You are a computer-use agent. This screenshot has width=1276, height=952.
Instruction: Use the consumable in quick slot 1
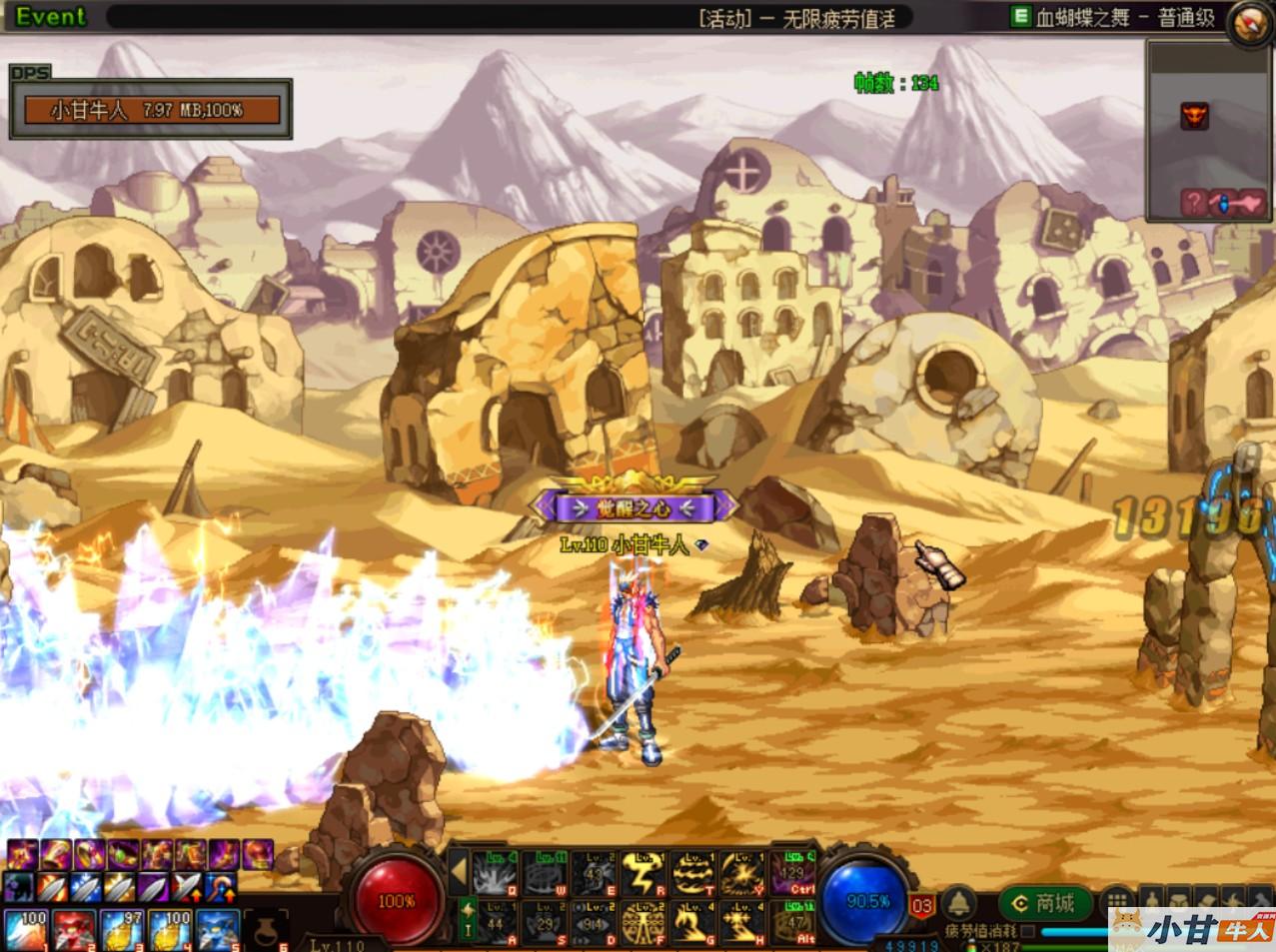(24, 930)
